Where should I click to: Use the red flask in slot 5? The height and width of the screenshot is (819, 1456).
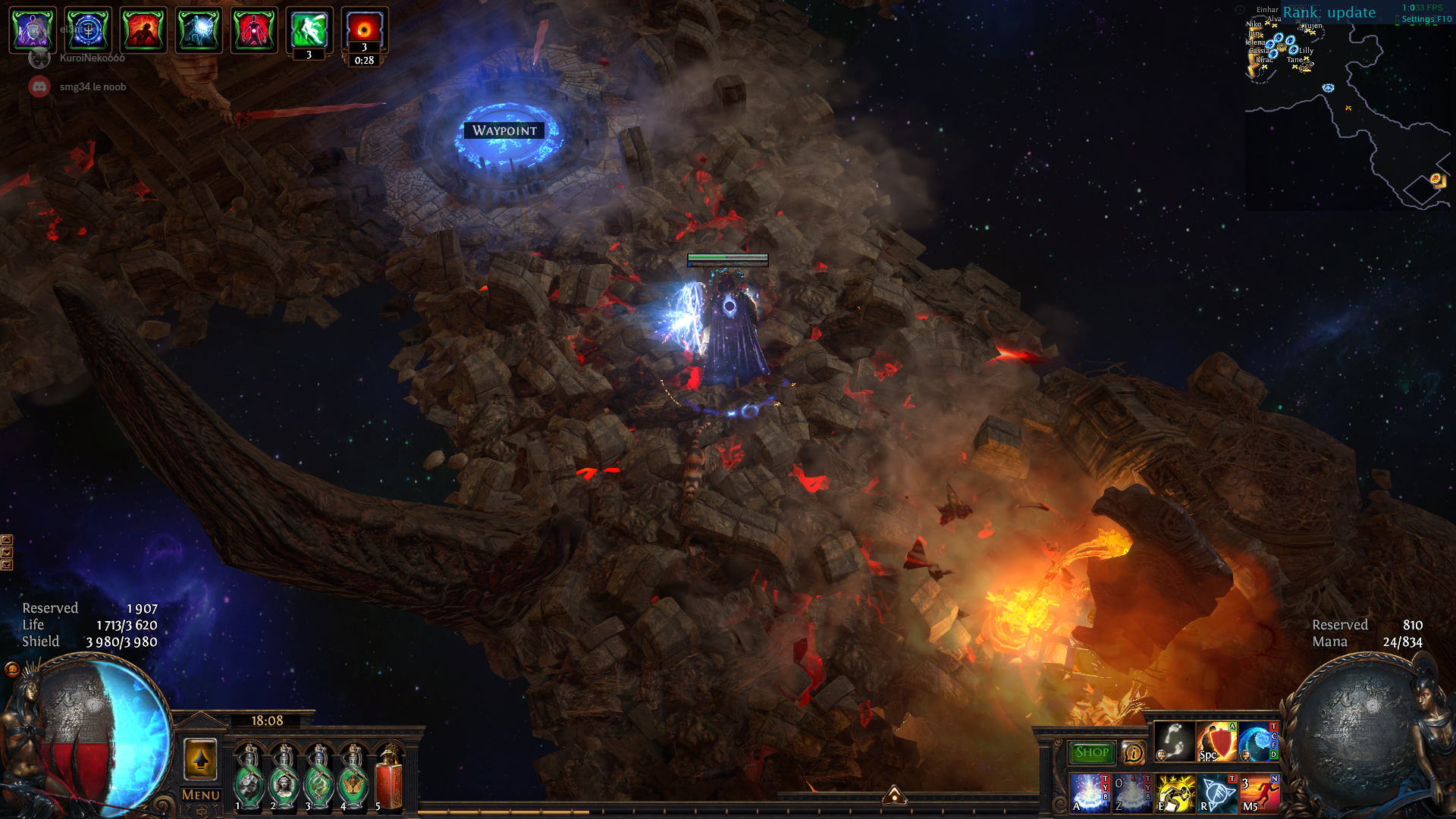(389, 777)
